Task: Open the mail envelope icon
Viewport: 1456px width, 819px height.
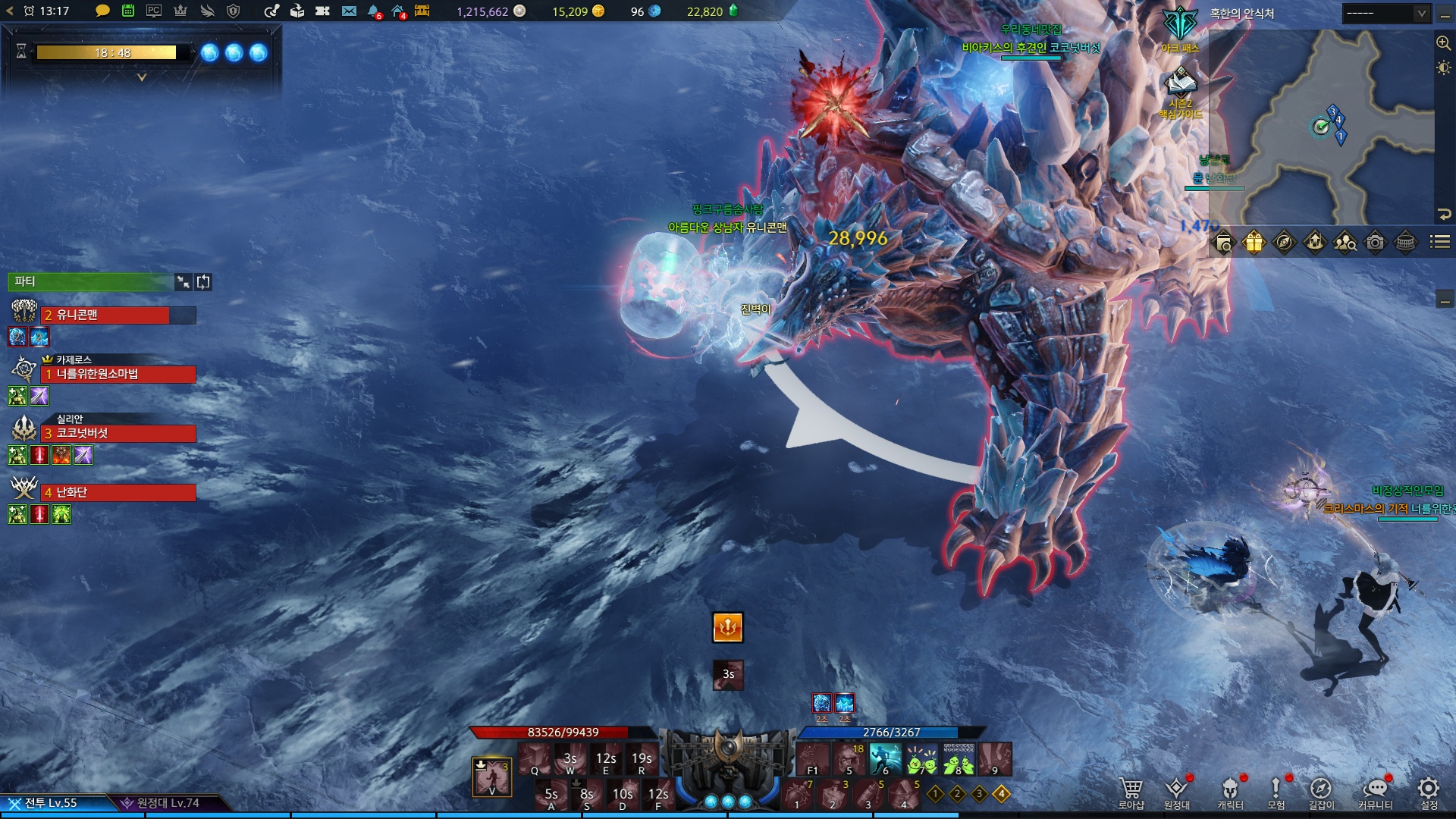Action: click(349, 11)
